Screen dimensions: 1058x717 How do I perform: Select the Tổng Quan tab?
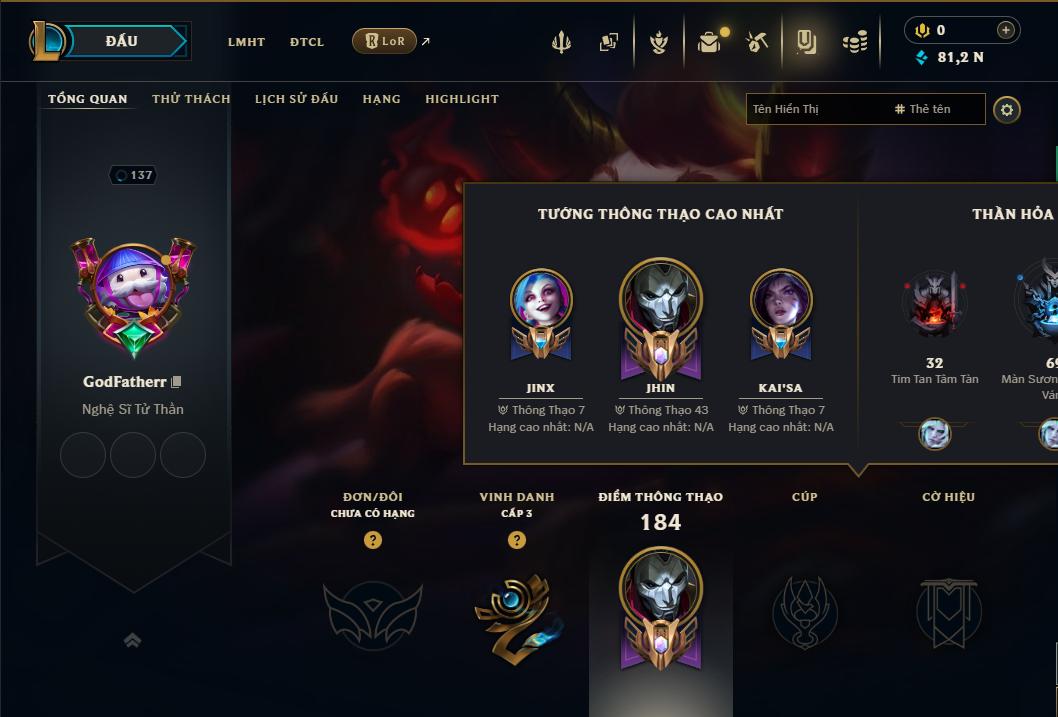point(88,99)
